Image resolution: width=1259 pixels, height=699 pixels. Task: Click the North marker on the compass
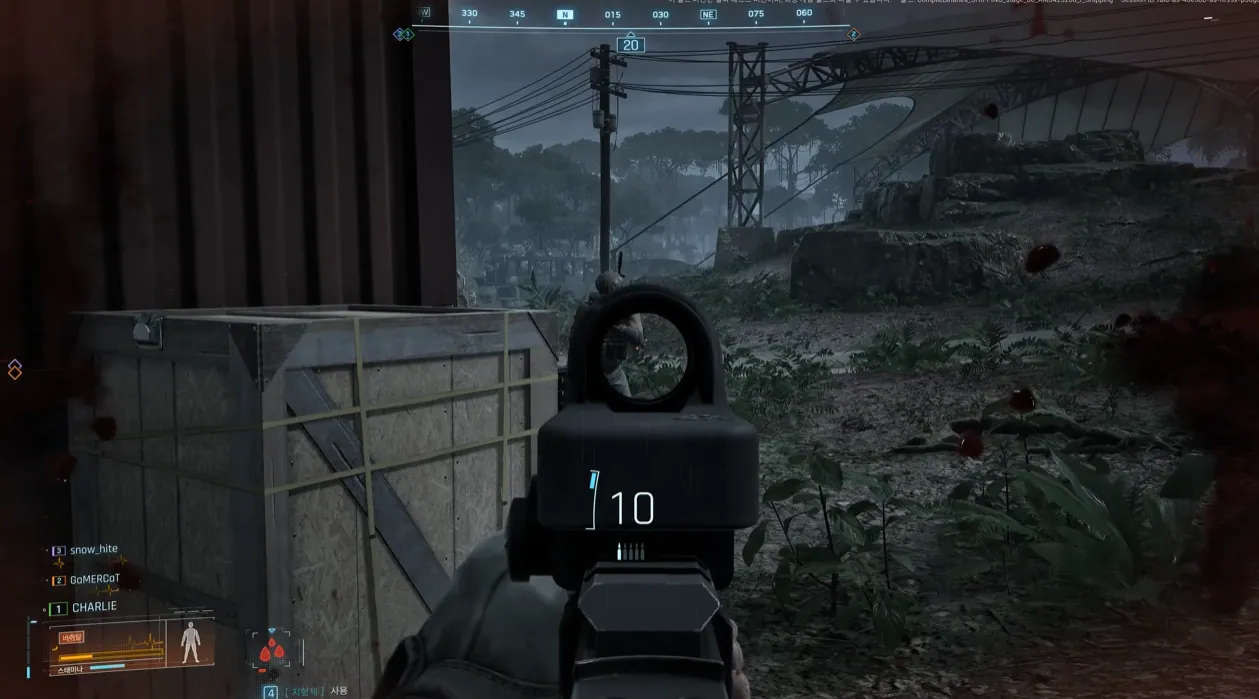point(565,15)
